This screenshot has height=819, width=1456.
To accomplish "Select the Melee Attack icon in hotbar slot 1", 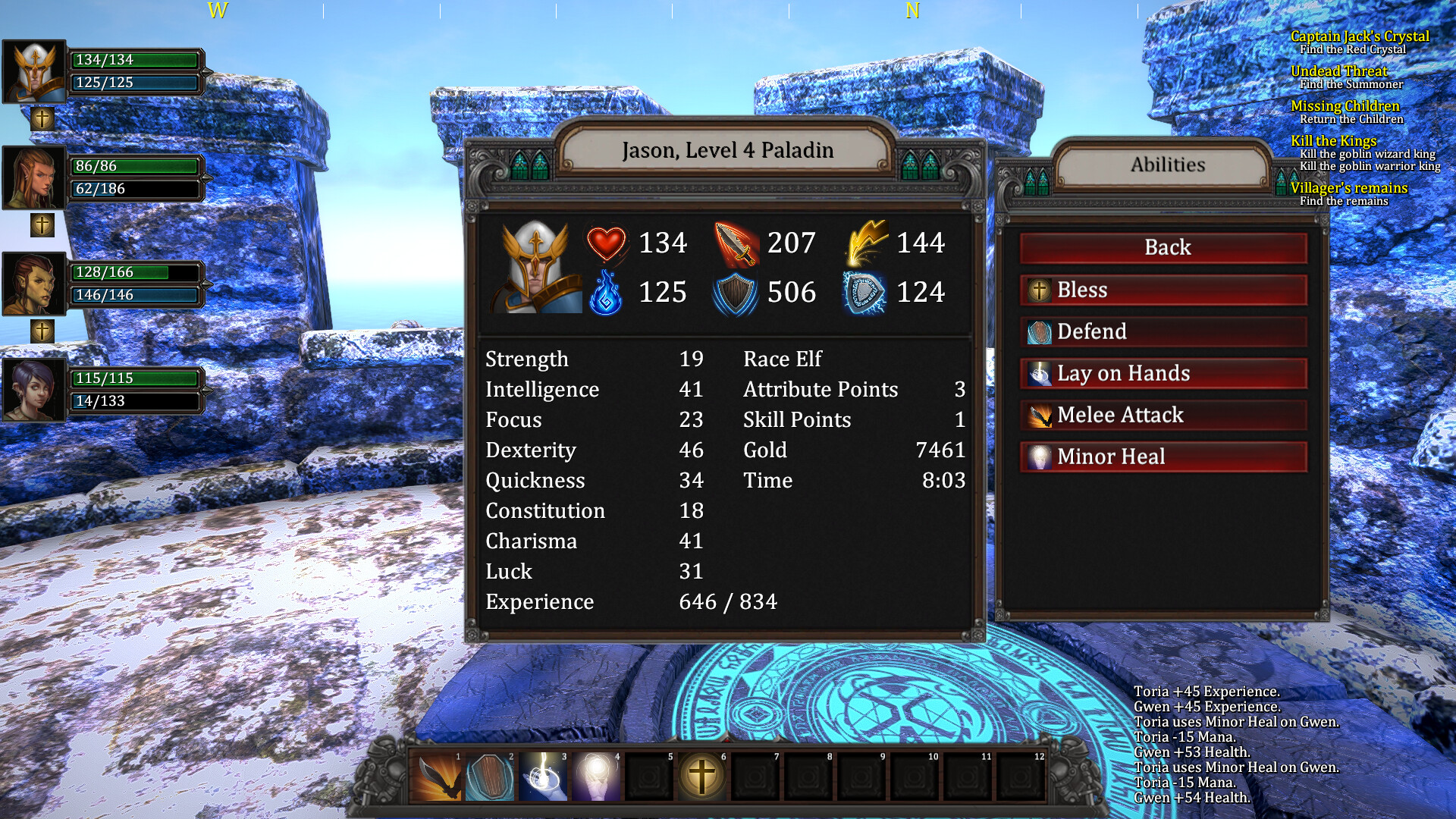I will tap(436, 777).
